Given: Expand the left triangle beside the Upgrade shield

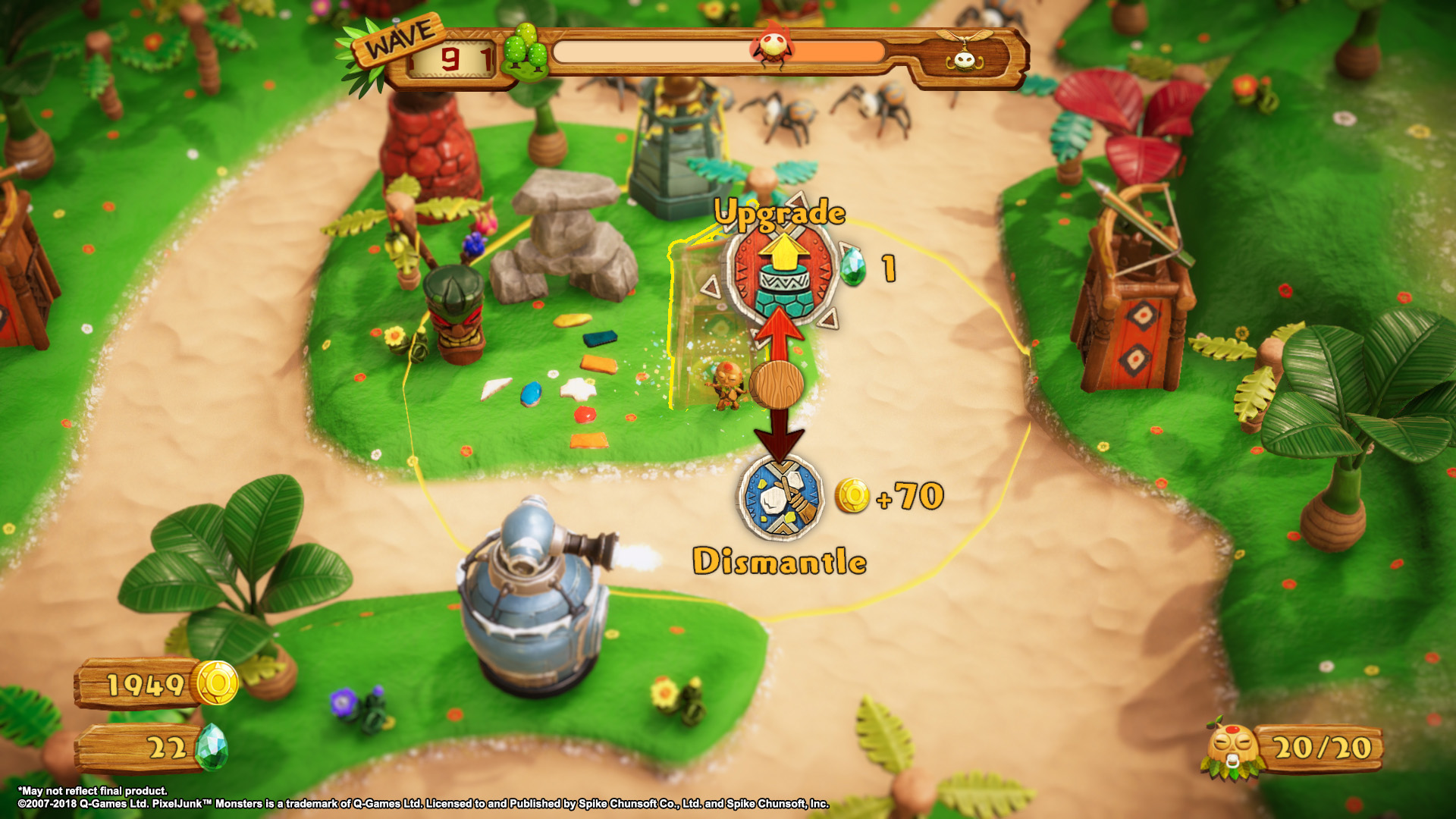Looking at the screenshot, I should (x=709, y=287).
